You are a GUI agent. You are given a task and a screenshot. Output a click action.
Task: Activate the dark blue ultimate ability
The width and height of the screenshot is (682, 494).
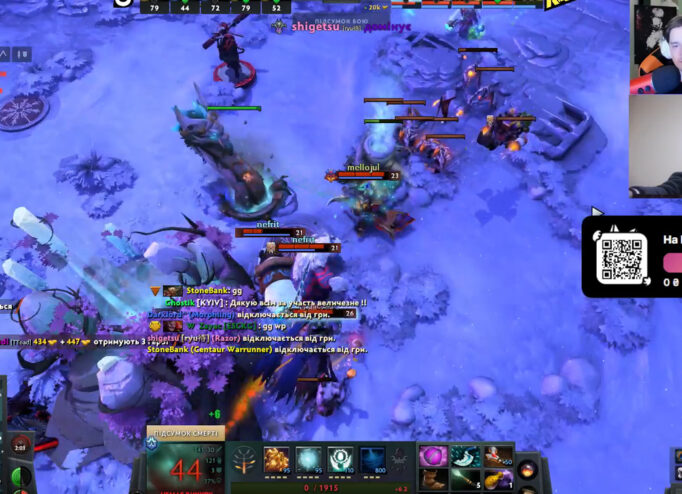coord(372,460)
